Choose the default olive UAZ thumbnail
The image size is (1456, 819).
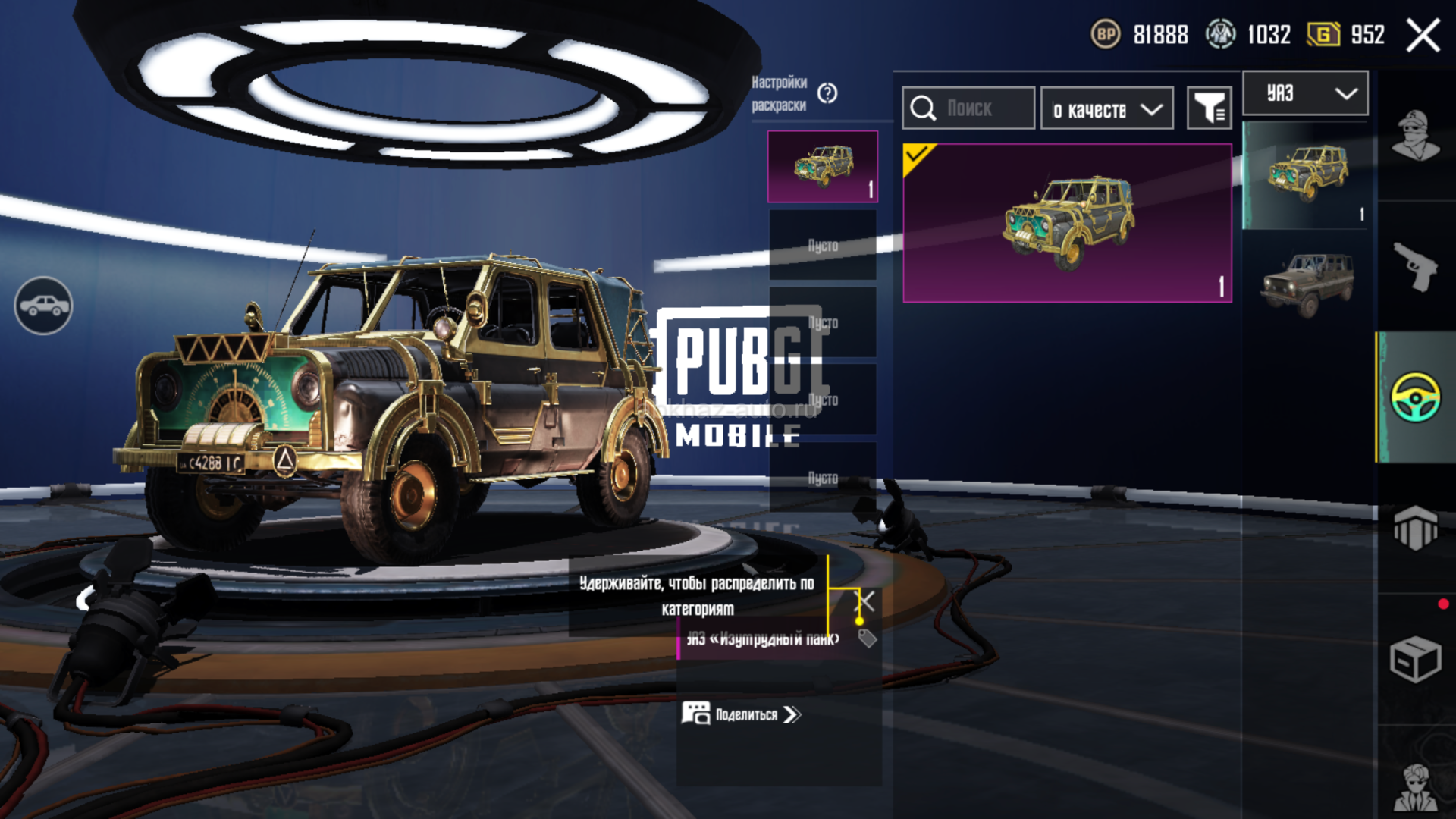point(1307,284)
